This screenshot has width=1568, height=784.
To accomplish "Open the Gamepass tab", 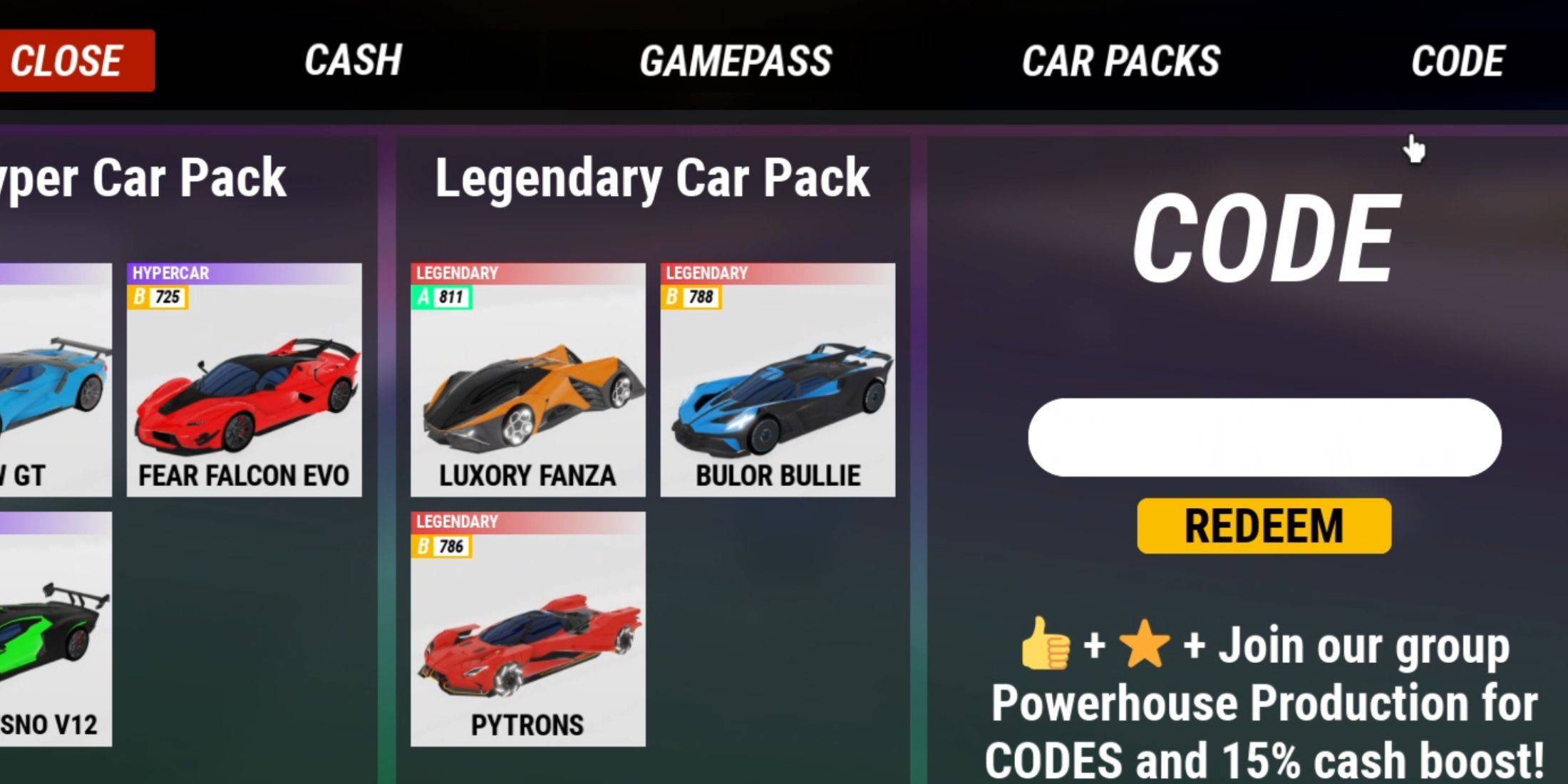I will pyautogui.click(x=736, y=61).
